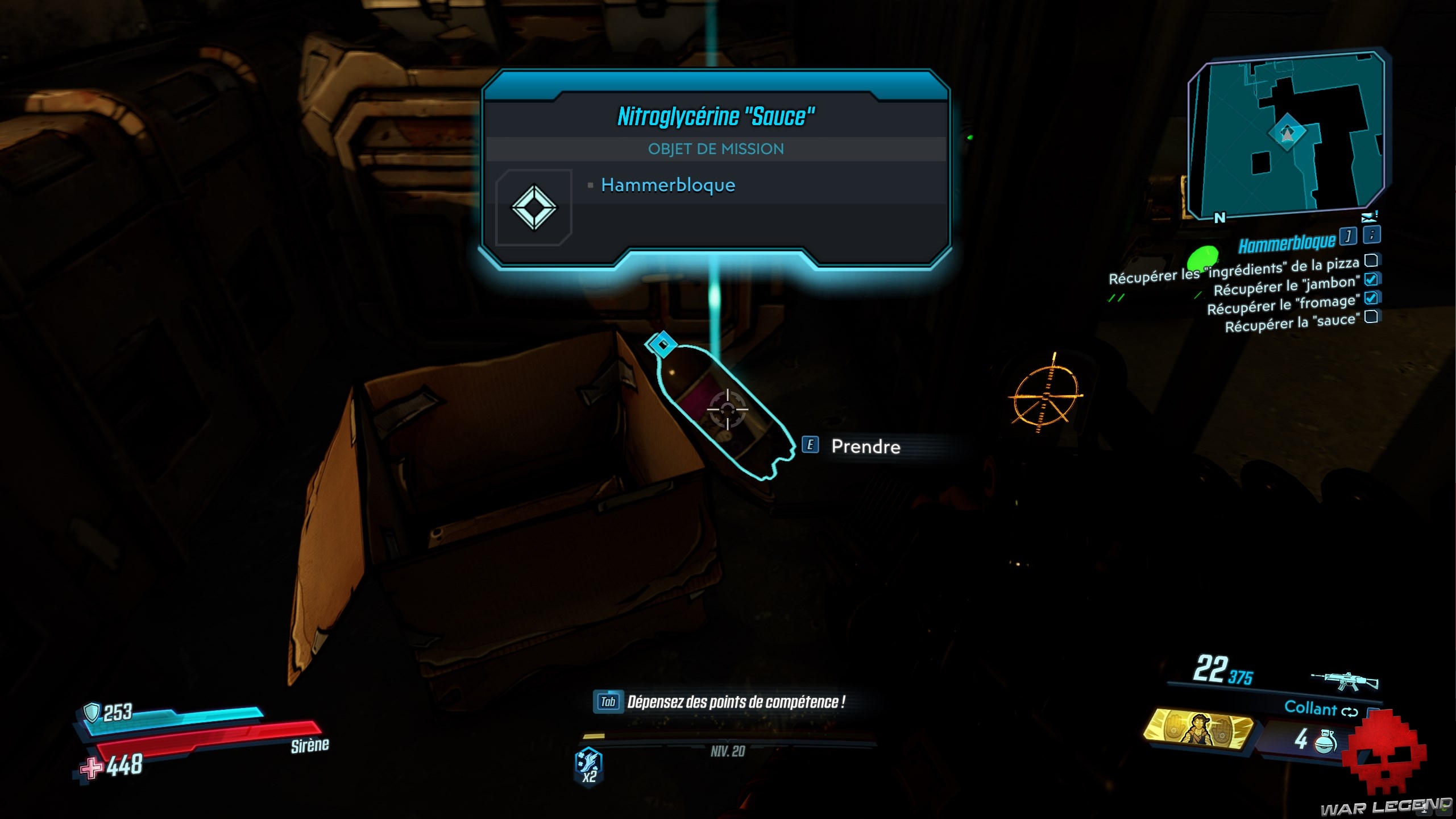Viewport: 1456px width, 819px height.
Task: Select the Hammerbloque mission tracker title
Action: pos(1287,244)
